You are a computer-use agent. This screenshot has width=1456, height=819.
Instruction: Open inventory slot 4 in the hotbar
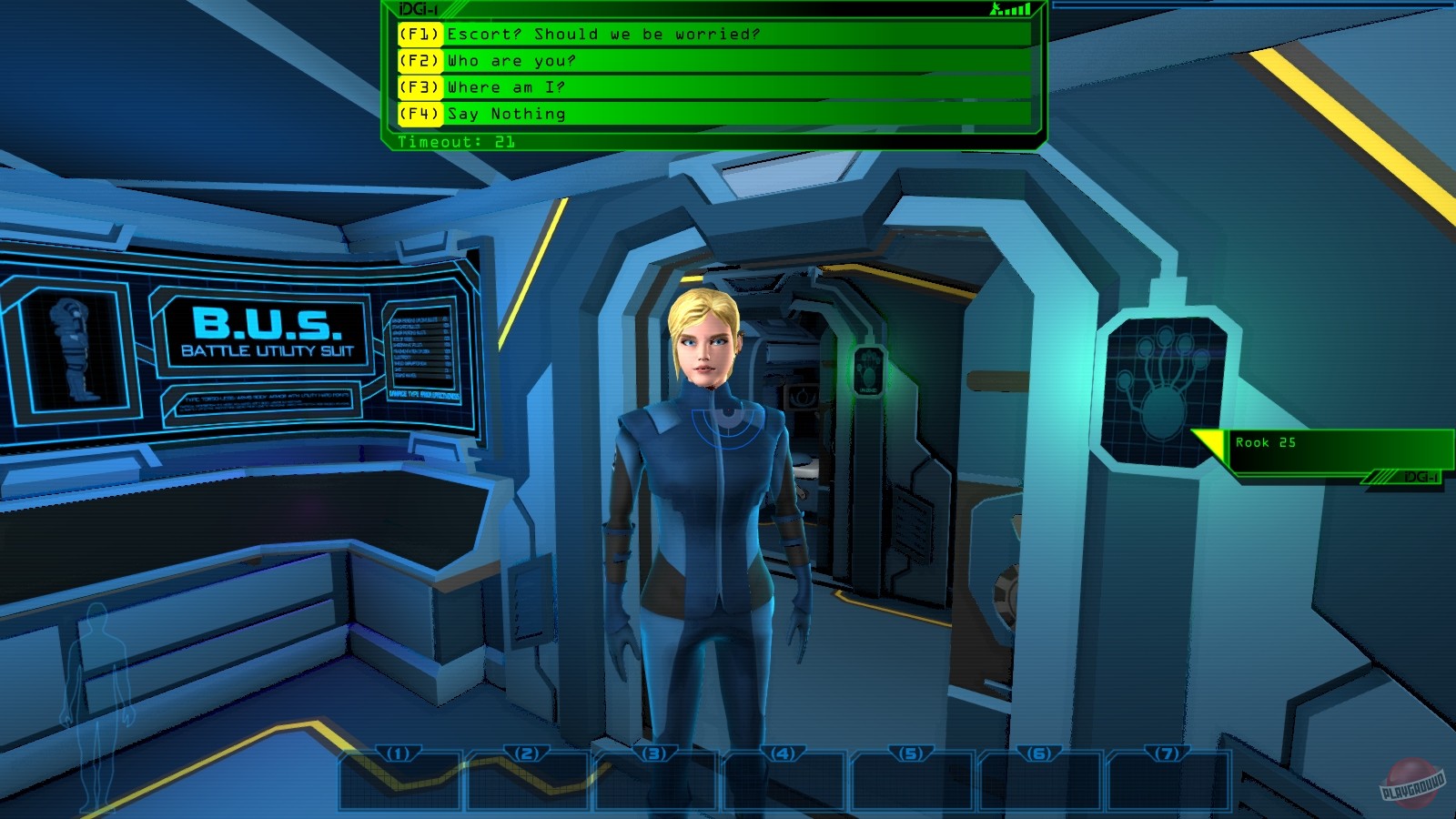(783, 778)
